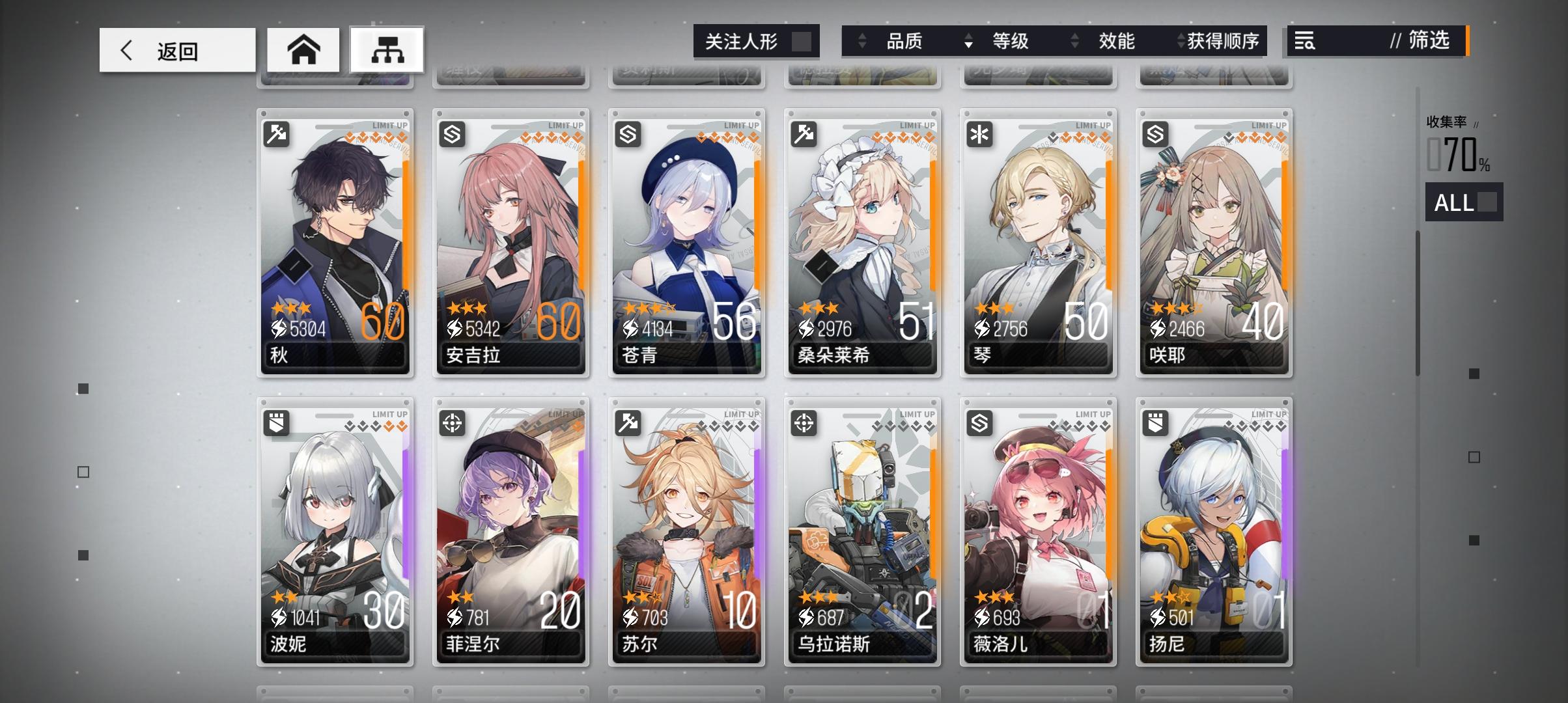Viewport: 1568px width, 703px height.
Task: Select the 获得顺序 sorting option
Action: coord(1231,42)
